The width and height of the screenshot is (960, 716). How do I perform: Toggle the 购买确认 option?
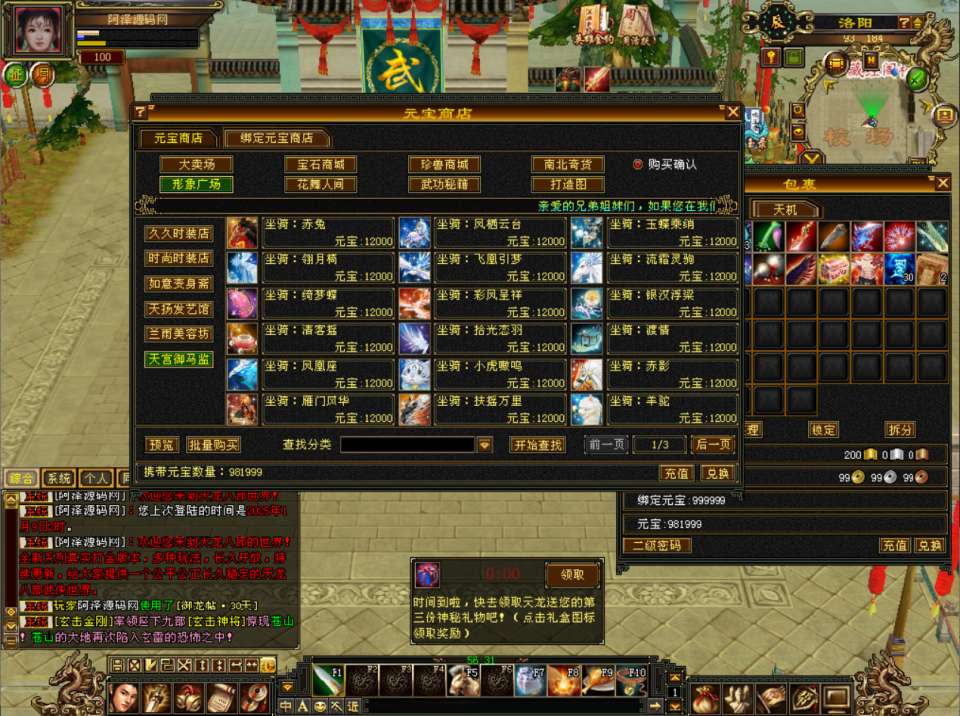pos(638,164)
